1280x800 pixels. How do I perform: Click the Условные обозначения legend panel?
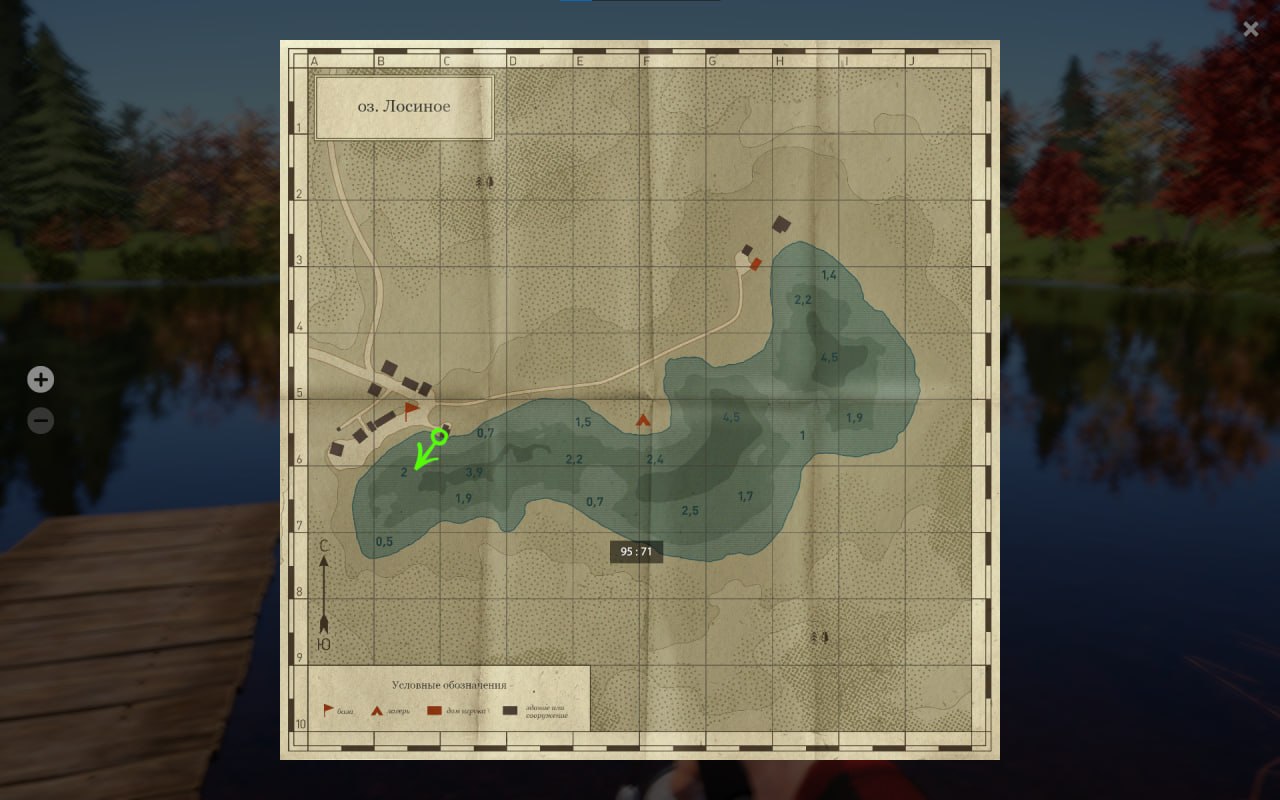(450, 687)
